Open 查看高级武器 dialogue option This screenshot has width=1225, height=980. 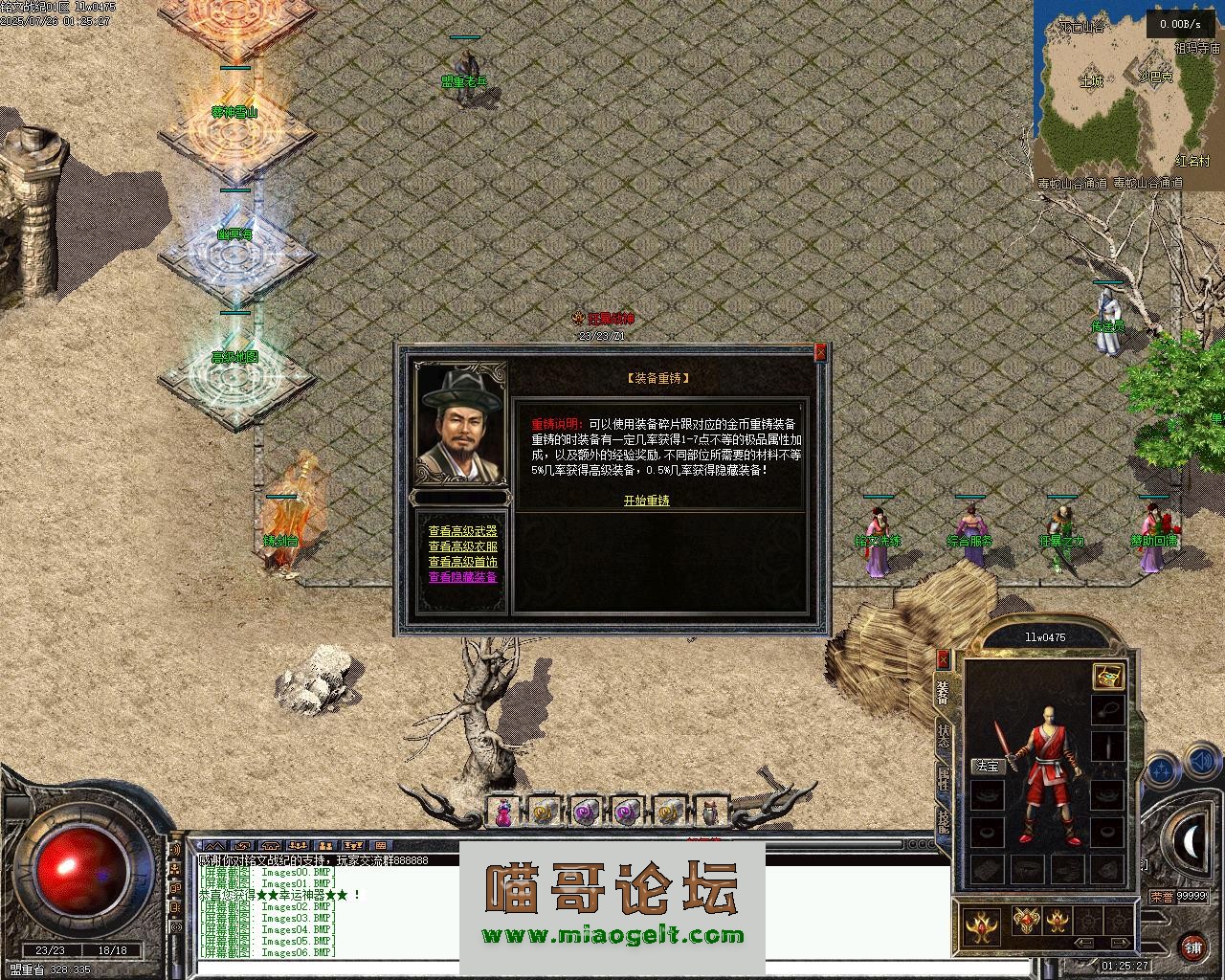tap(462, 531)
